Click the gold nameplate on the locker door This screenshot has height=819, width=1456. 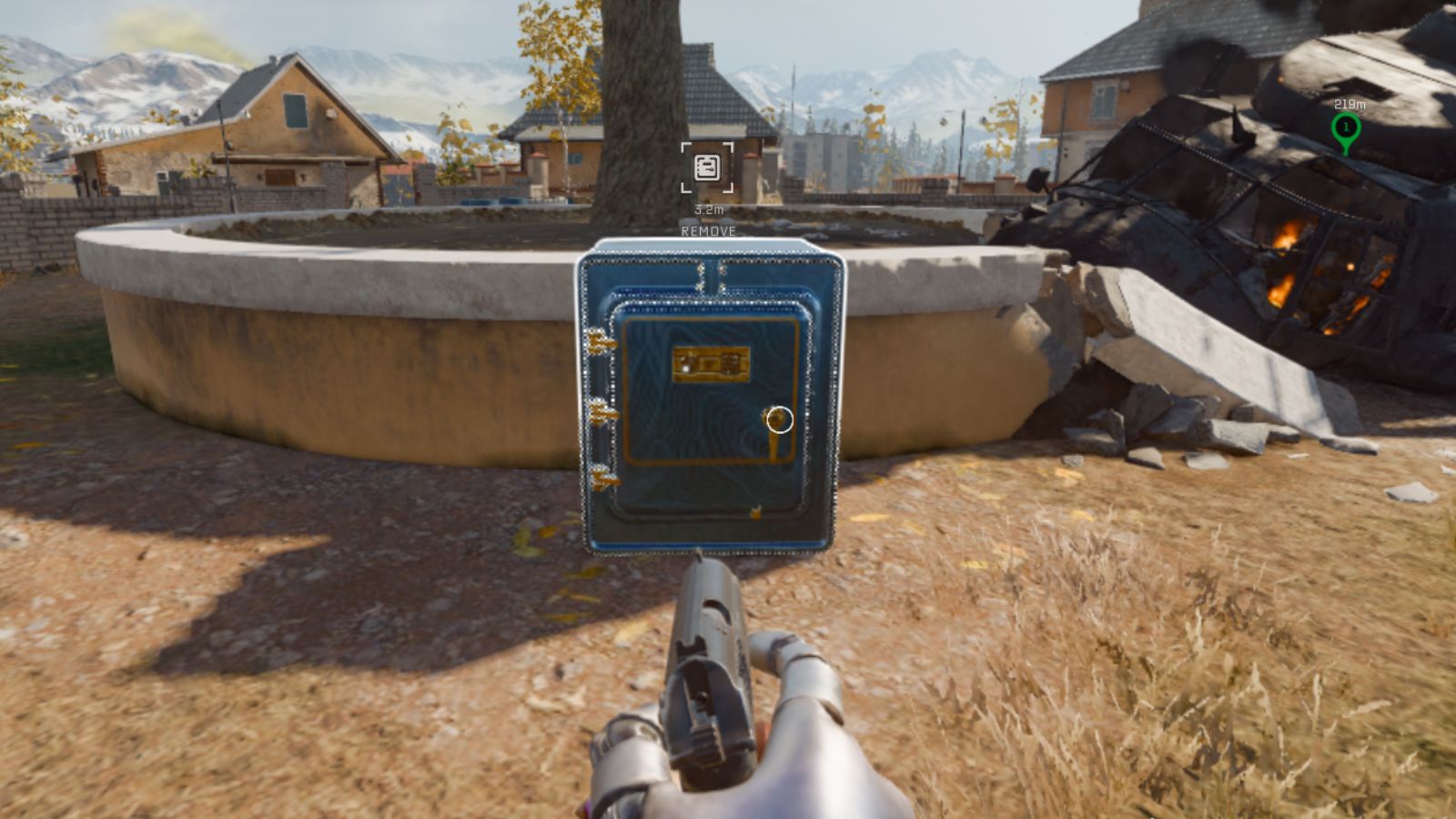point(713,362)
